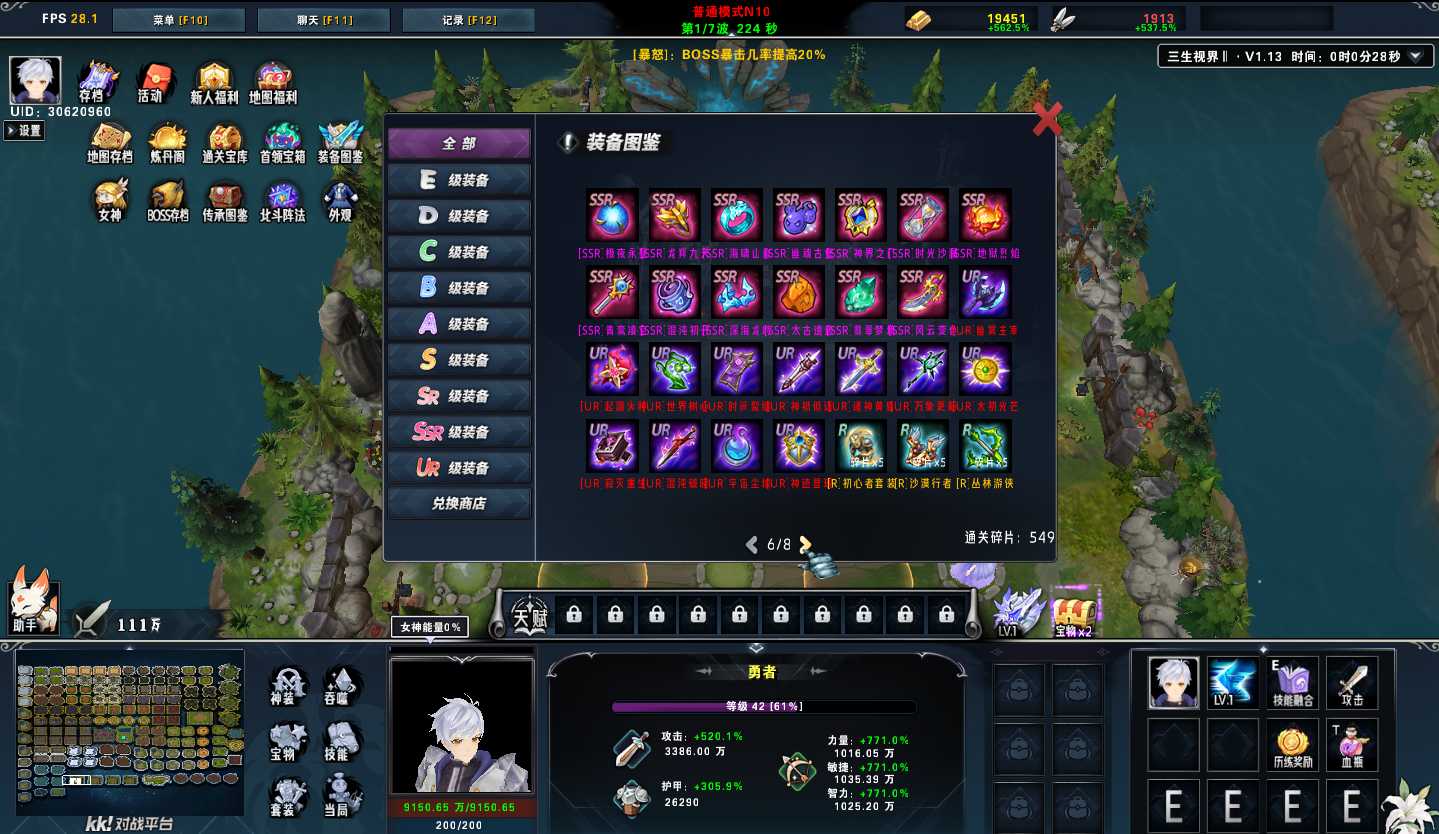
Task: Open the 兑换商店 exchange shop
Action: click(459, 504)
